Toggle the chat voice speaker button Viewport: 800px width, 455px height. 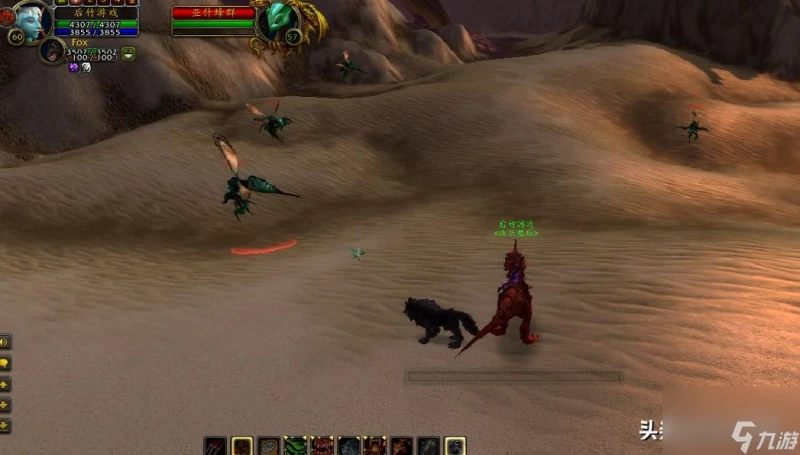[5, 342]
